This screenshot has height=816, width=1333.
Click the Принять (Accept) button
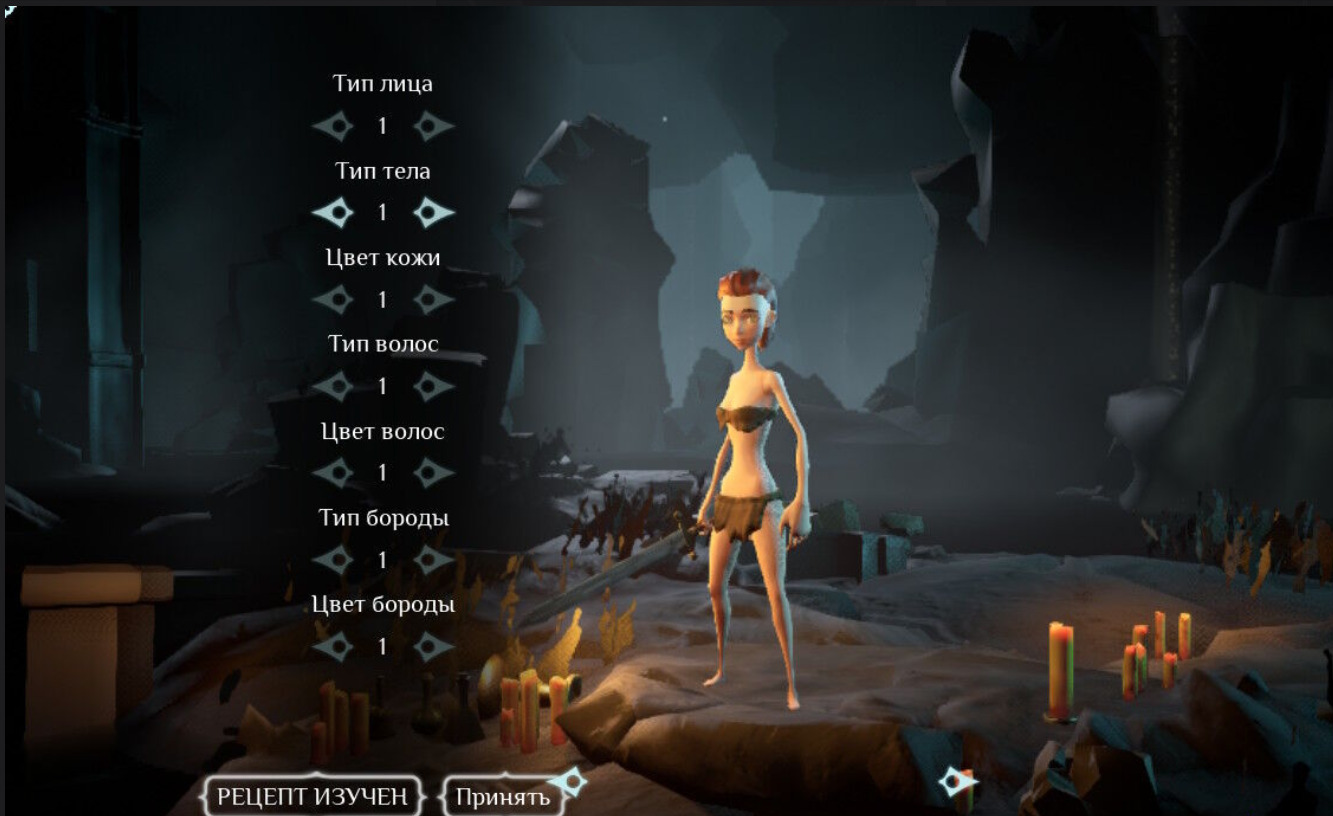tap(503, 797)
